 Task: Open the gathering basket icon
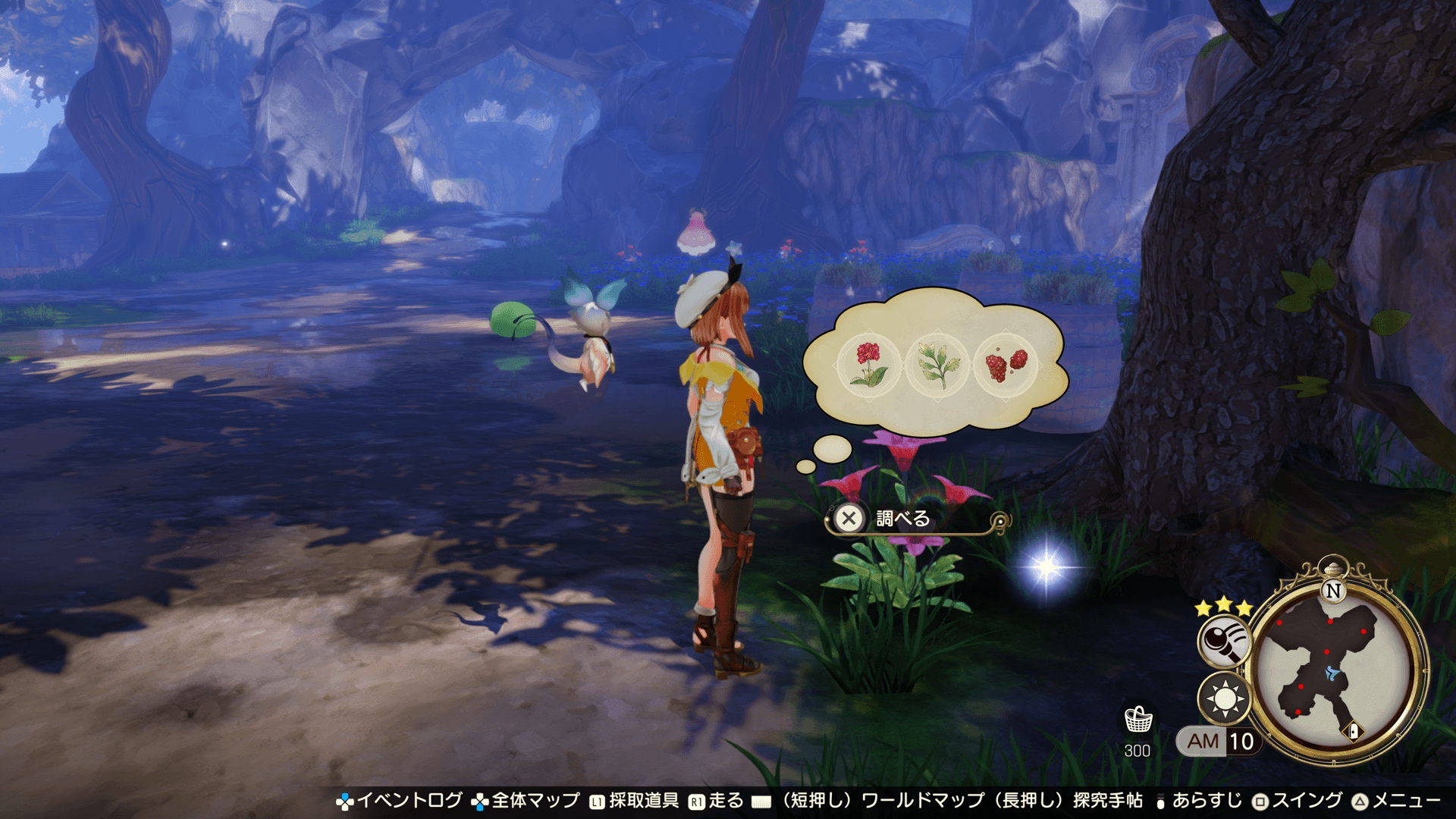click(x=1137, y=720)
